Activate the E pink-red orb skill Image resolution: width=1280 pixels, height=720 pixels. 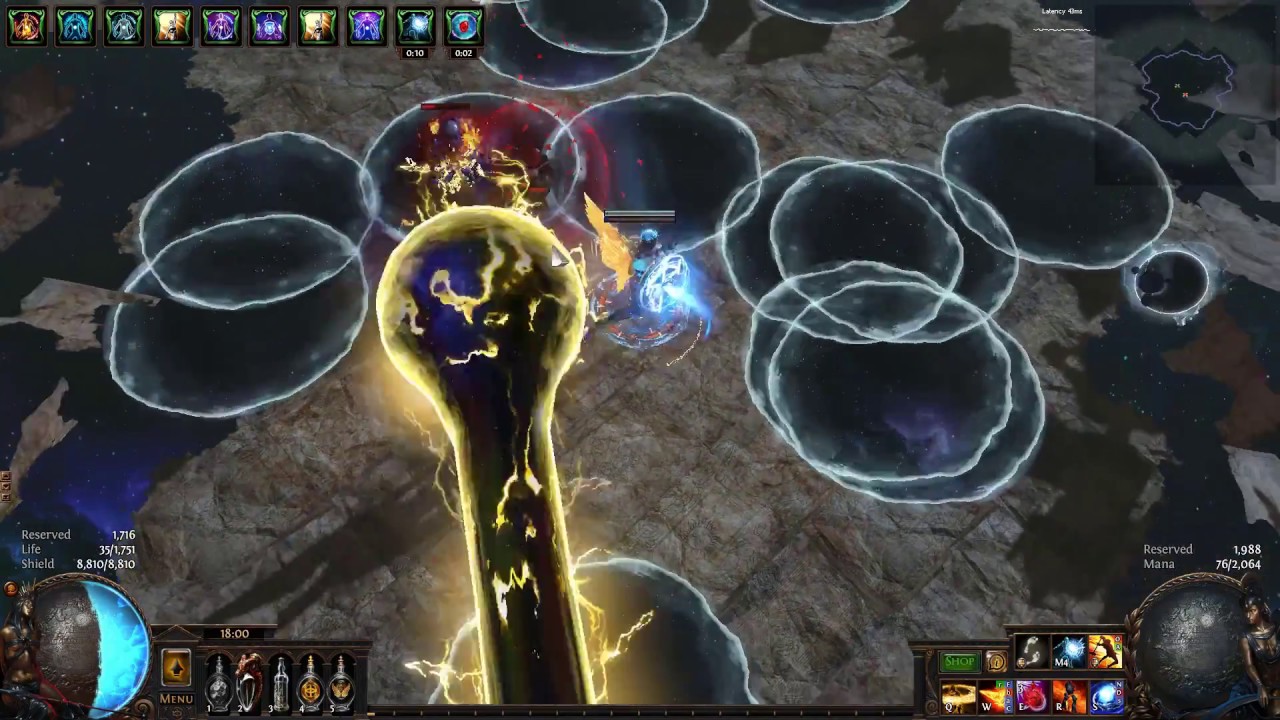click(1032, 697)
